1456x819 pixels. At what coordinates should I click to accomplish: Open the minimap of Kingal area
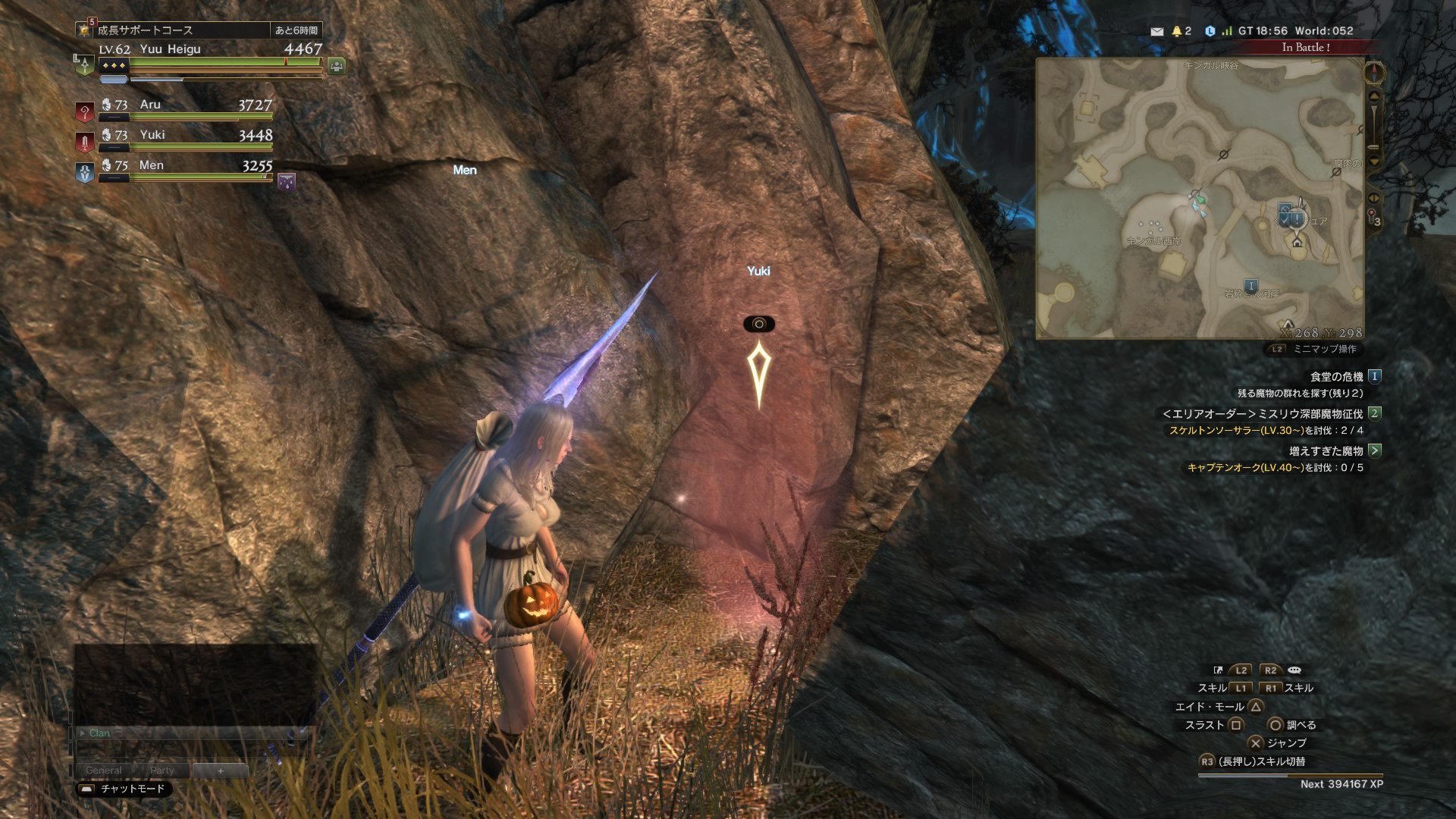pyautogui.click(x=1200, y=199)
